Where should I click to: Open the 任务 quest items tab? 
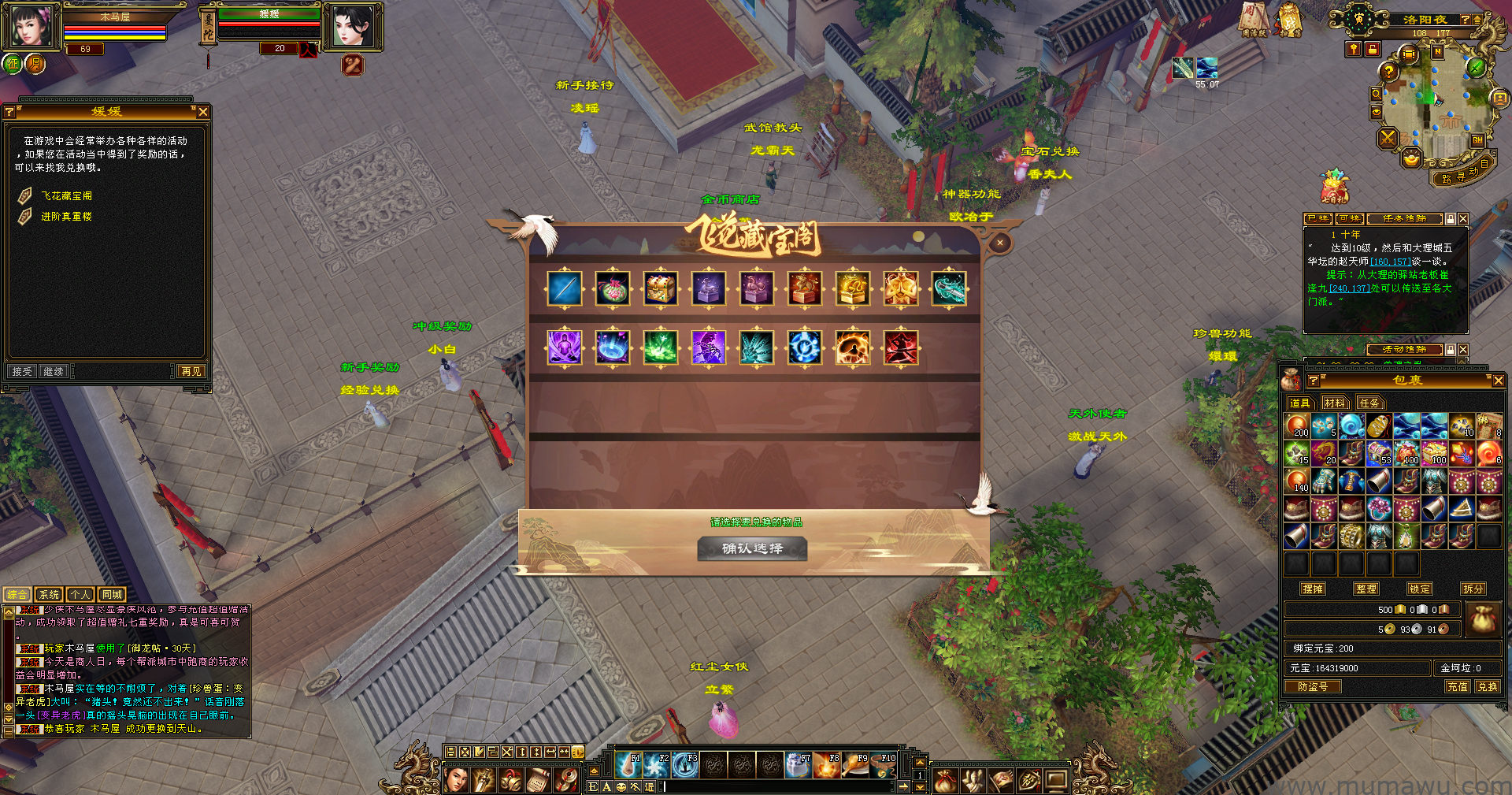tap(1369, 403)
